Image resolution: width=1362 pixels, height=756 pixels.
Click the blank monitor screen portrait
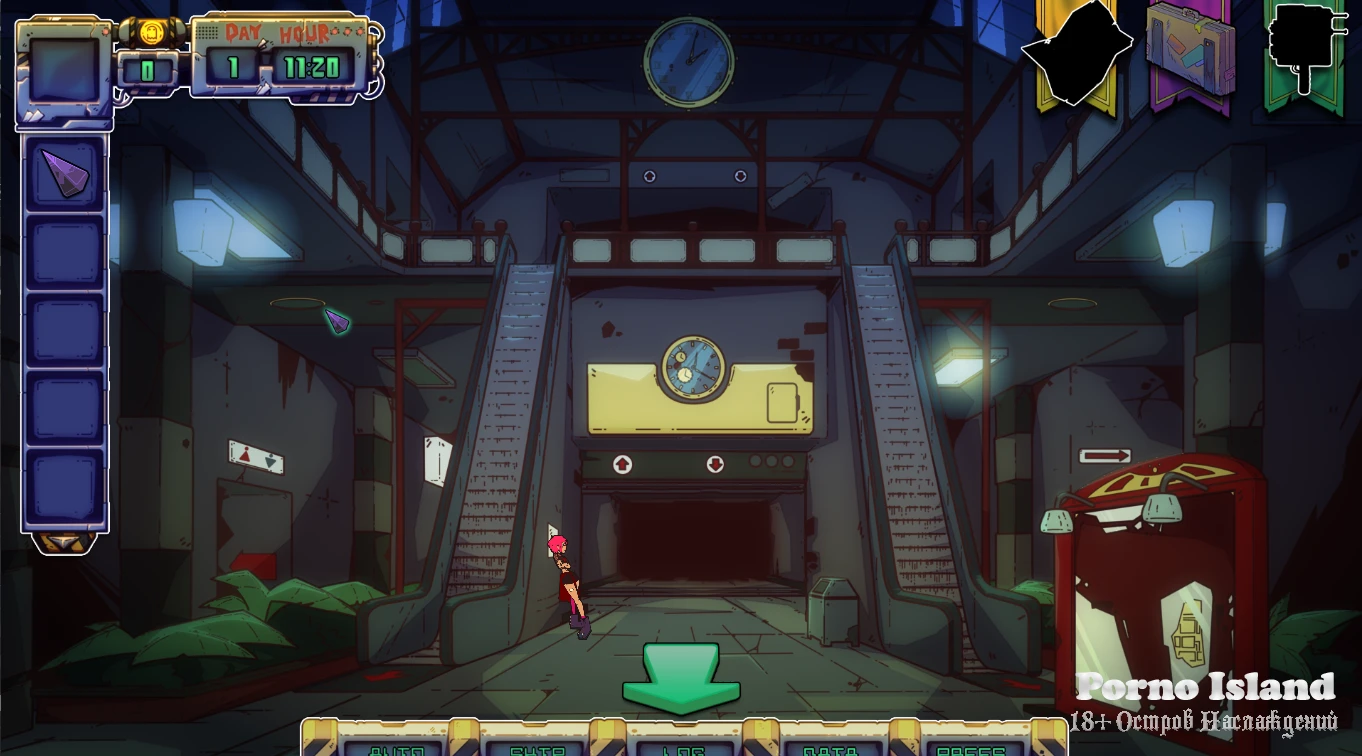click(64, 71)
